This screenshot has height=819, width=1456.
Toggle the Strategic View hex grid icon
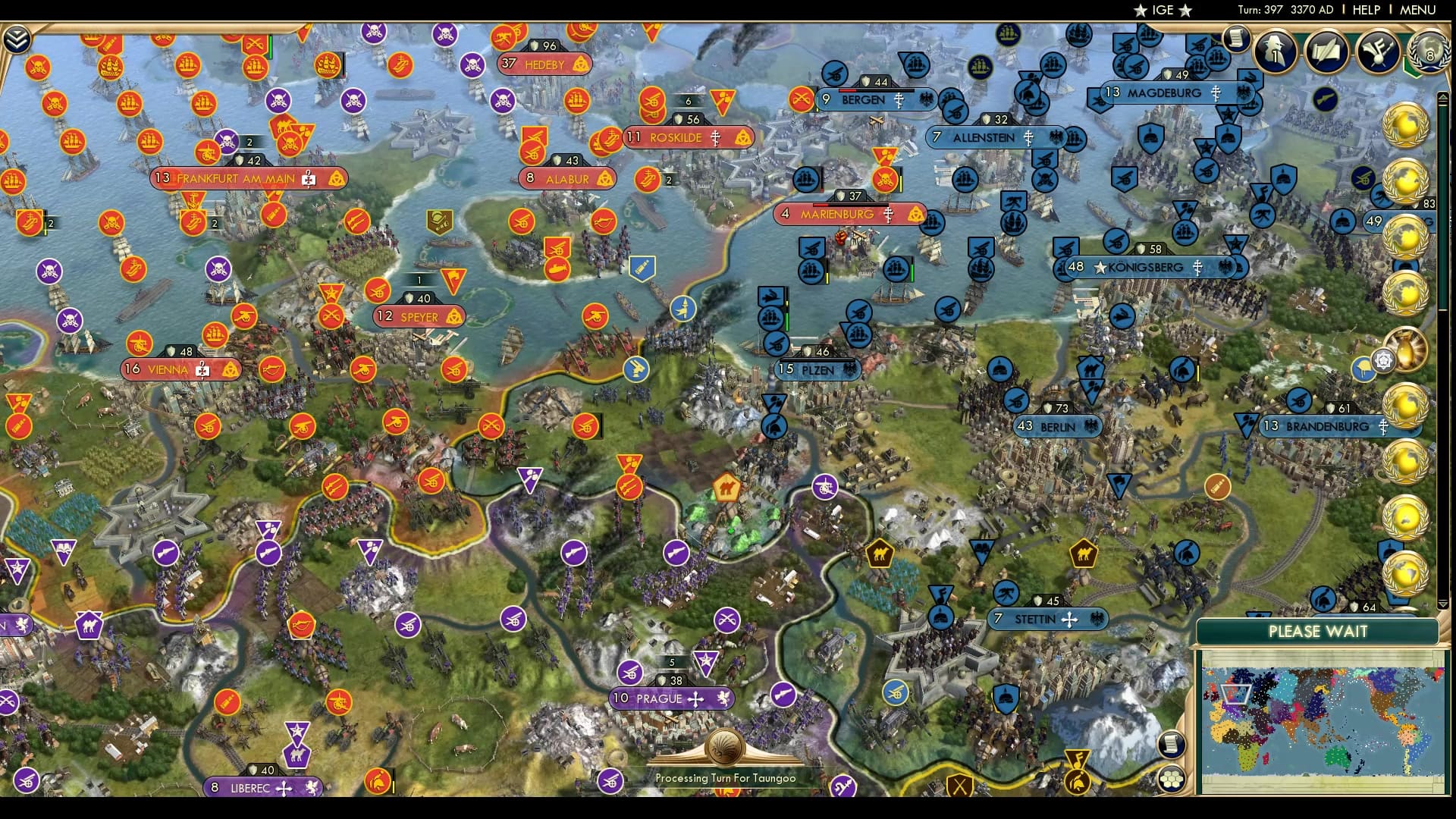[1172, 779]
